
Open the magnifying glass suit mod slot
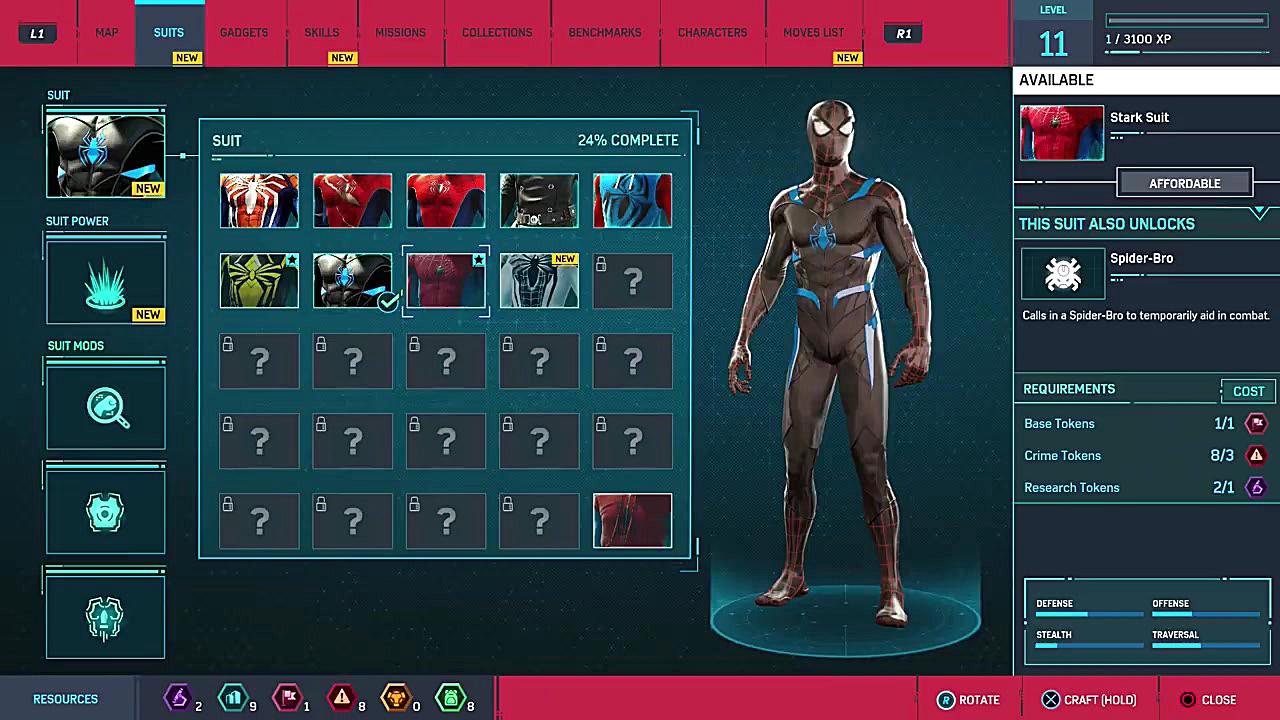pyautogui.click(x=105, y=408)
